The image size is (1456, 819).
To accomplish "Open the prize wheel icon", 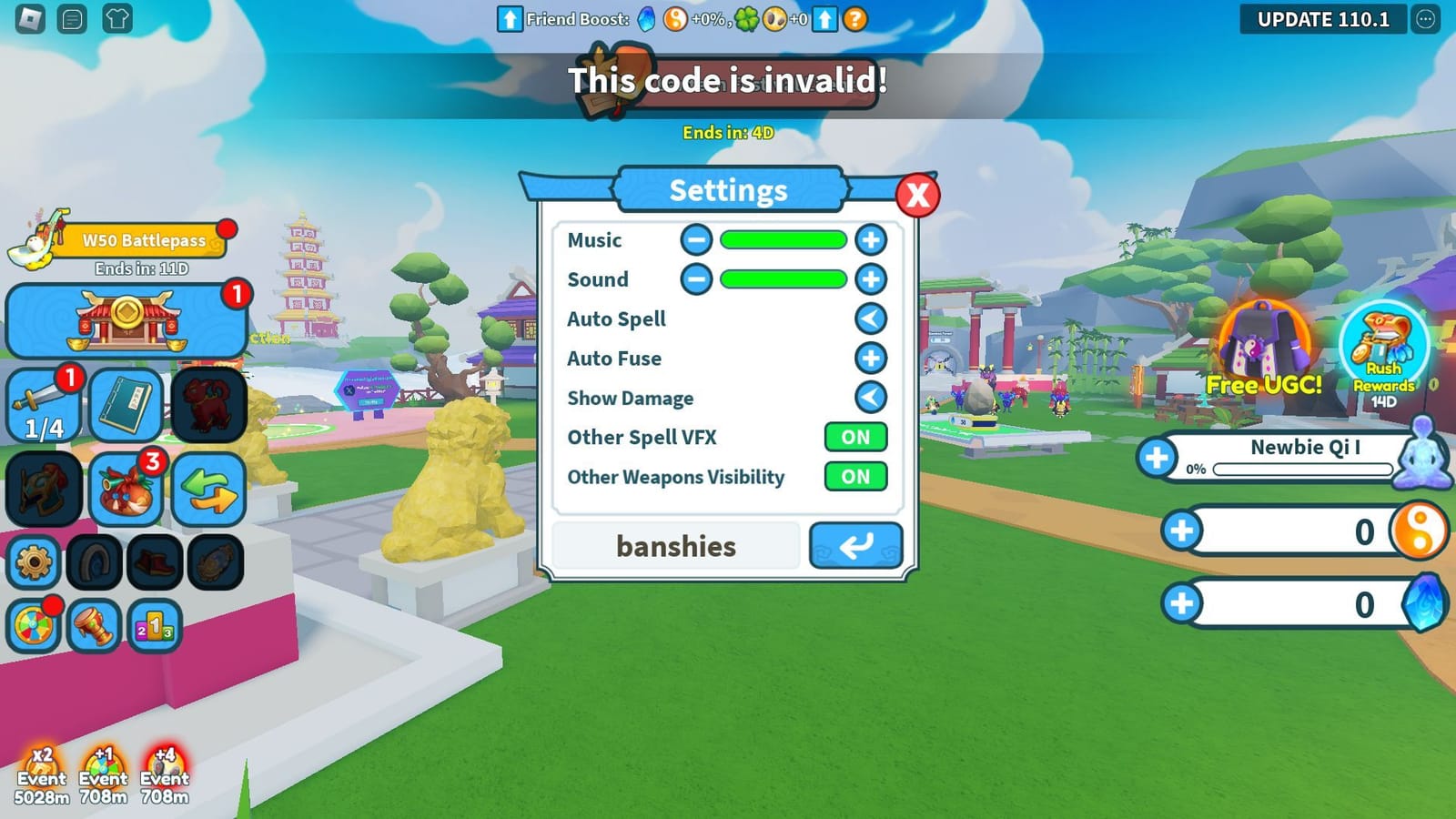I will click(x=35, y=626).
